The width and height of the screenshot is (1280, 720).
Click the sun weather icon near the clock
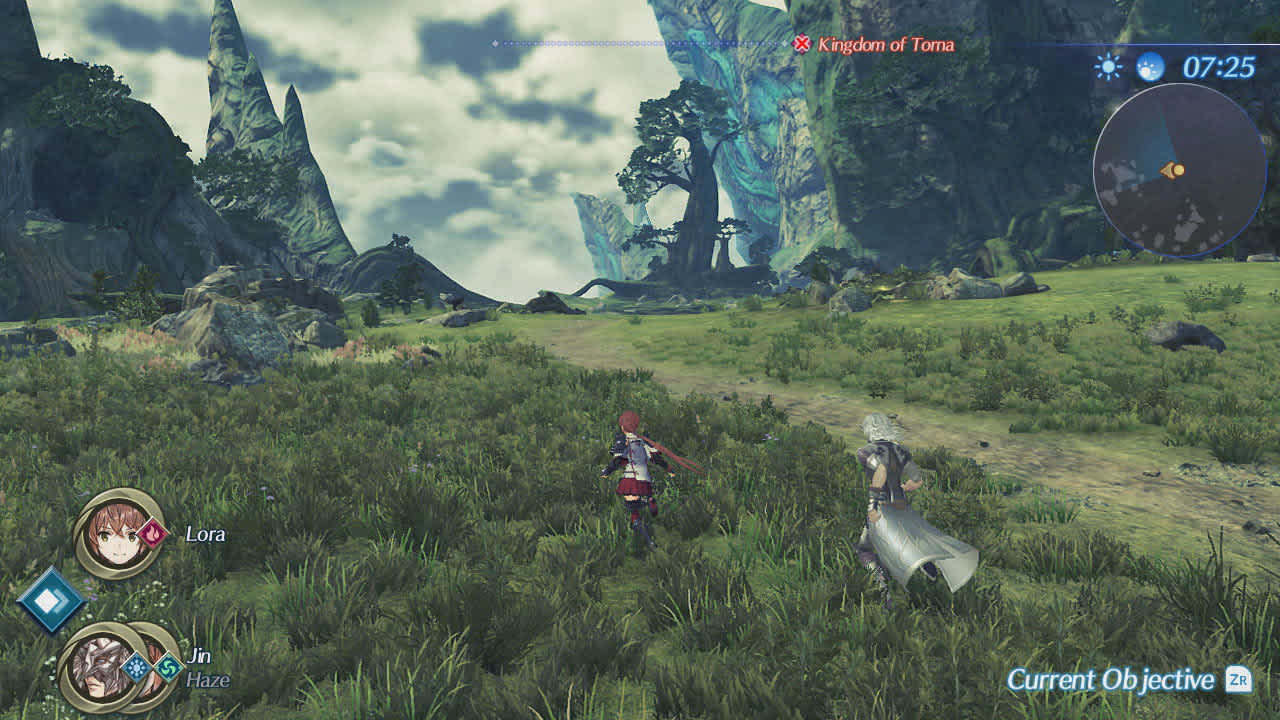[x=1107, y=66]
